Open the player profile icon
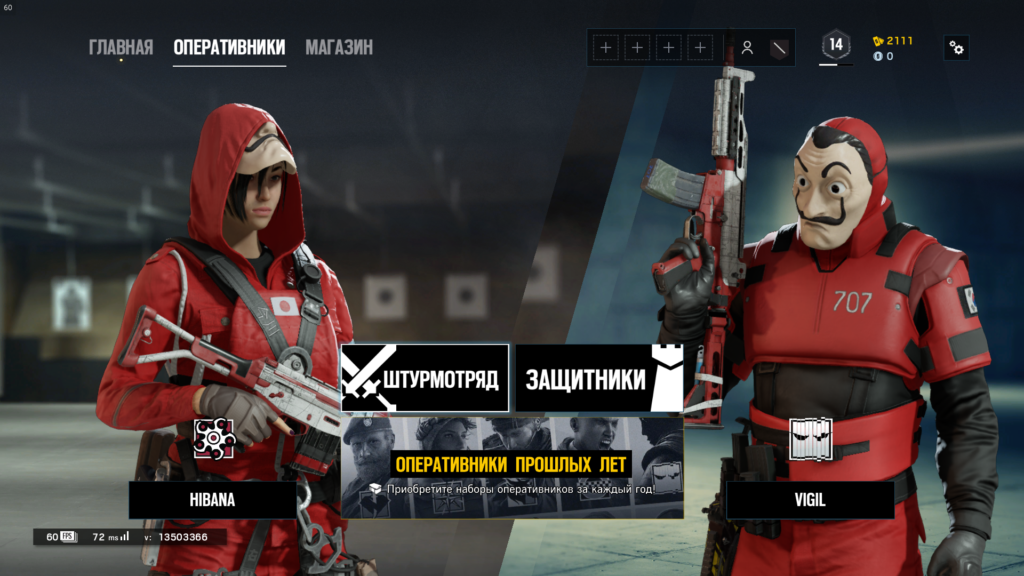 (747, 47)
